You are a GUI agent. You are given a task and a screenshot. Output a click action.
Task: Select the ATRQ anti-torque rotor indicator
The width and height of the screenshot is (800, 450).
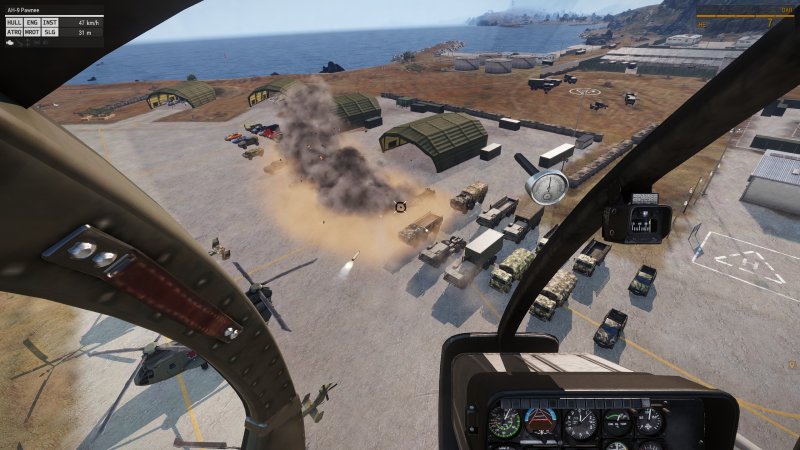pos(14,31)
